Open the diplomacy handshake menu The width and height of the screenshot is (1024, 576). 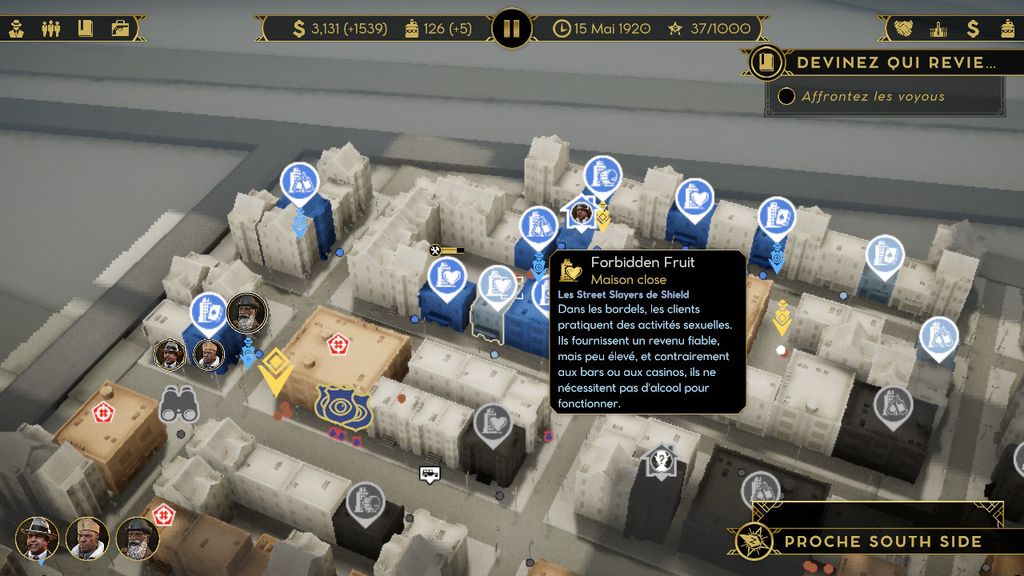pos(904,28)
